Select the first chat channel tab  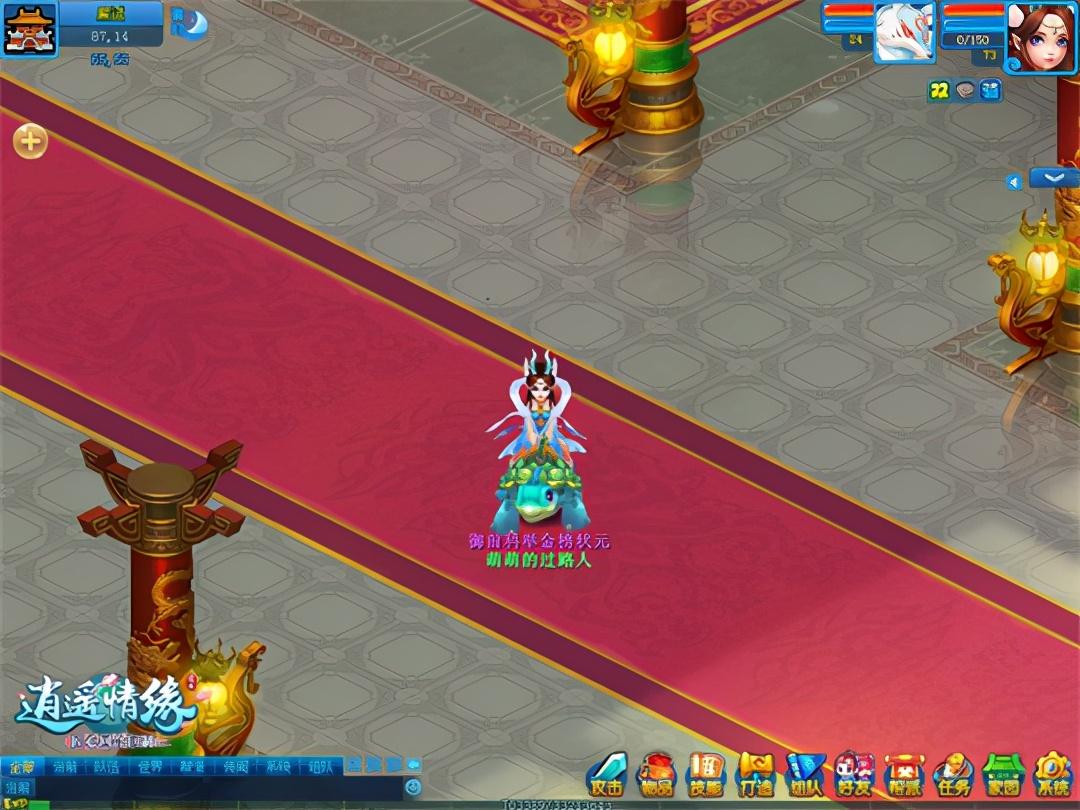pyautogui.click(x=21, y=767)
